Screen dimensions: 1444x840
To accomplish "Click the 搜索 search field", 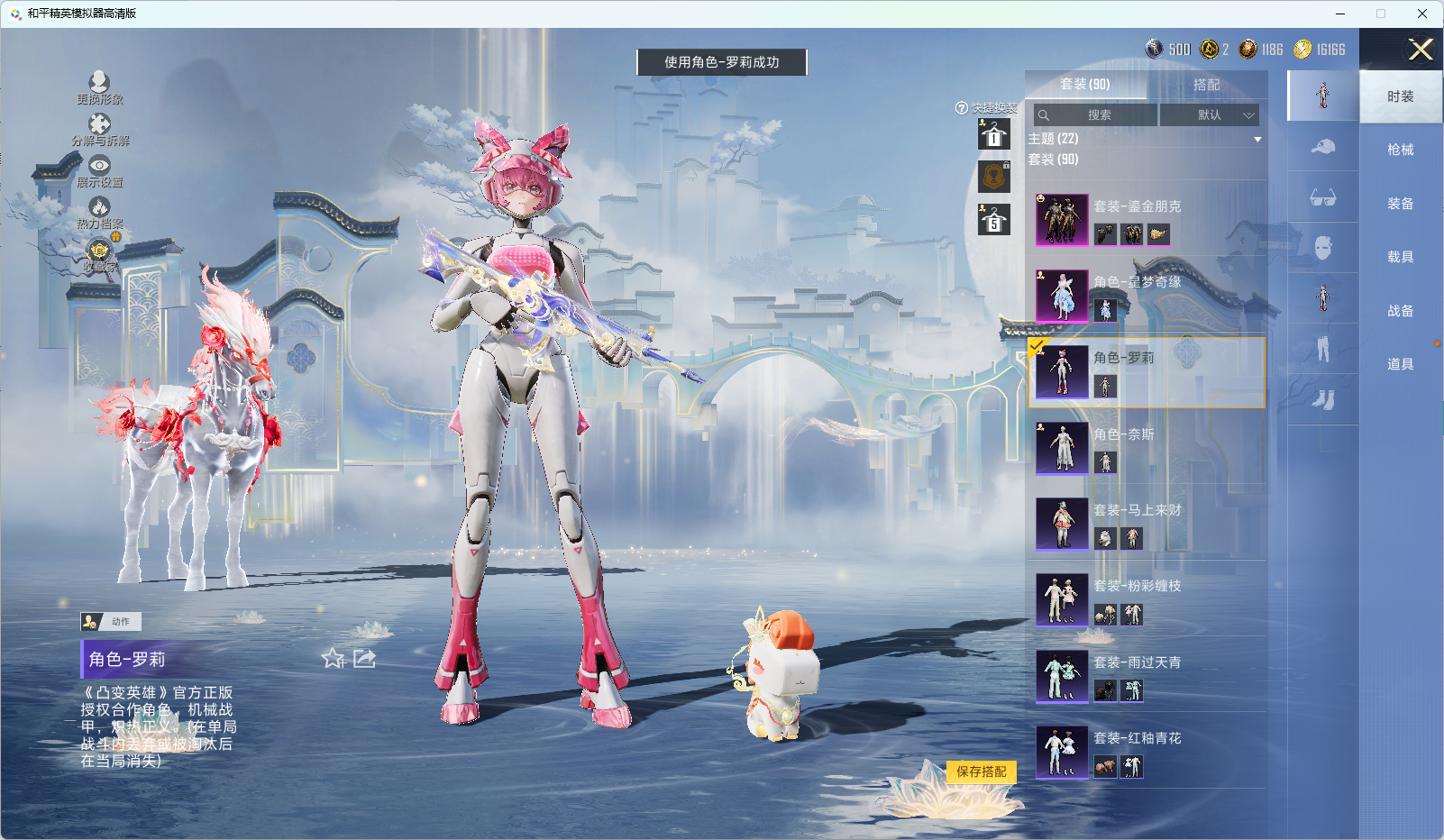I will point(1096,115).
